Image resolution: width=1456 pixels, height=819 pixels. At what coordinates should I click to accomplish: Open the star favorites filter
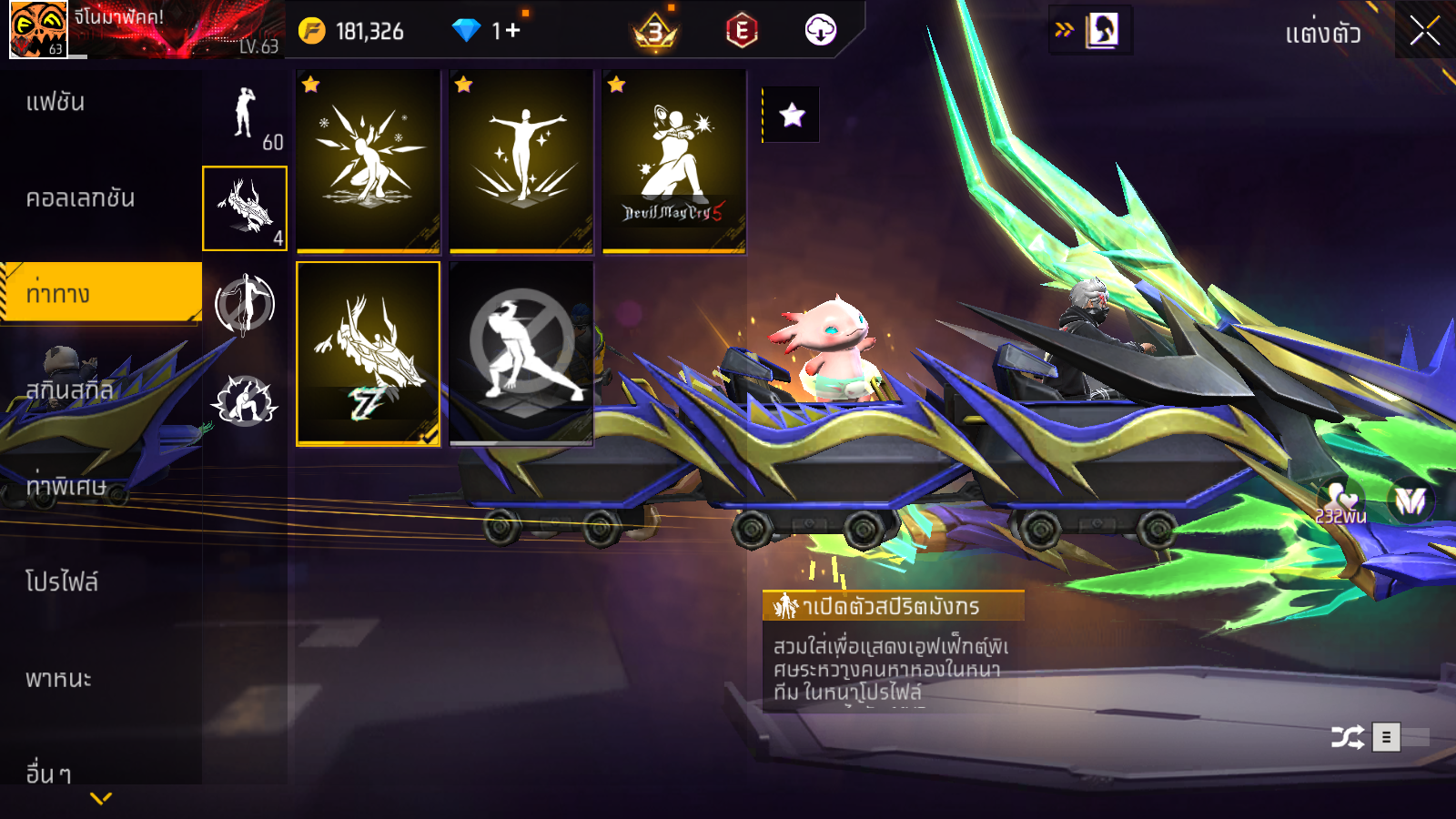[792, 115]
